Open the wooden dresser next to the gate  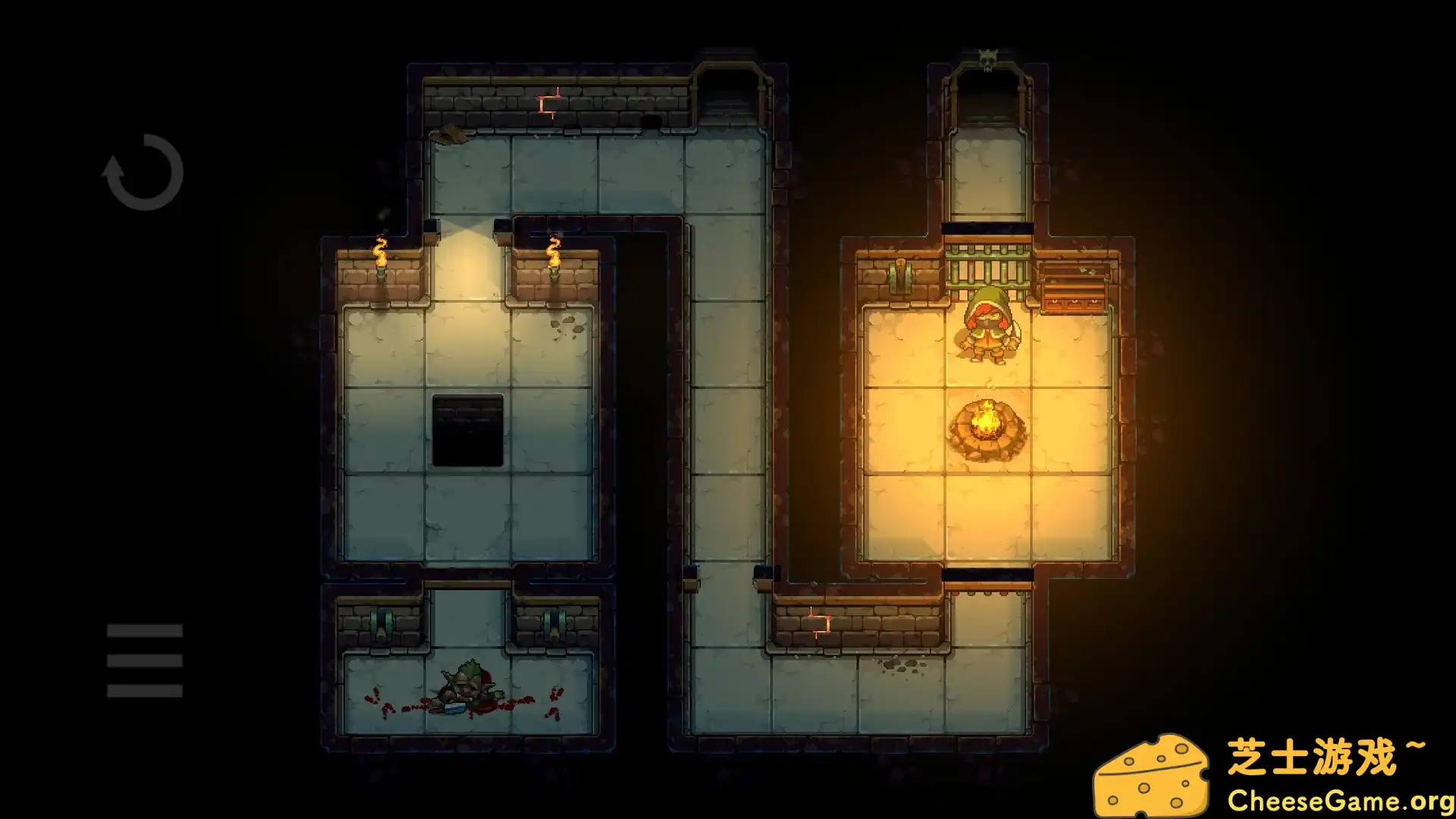pyautogui.click(x=1073, y=284)
